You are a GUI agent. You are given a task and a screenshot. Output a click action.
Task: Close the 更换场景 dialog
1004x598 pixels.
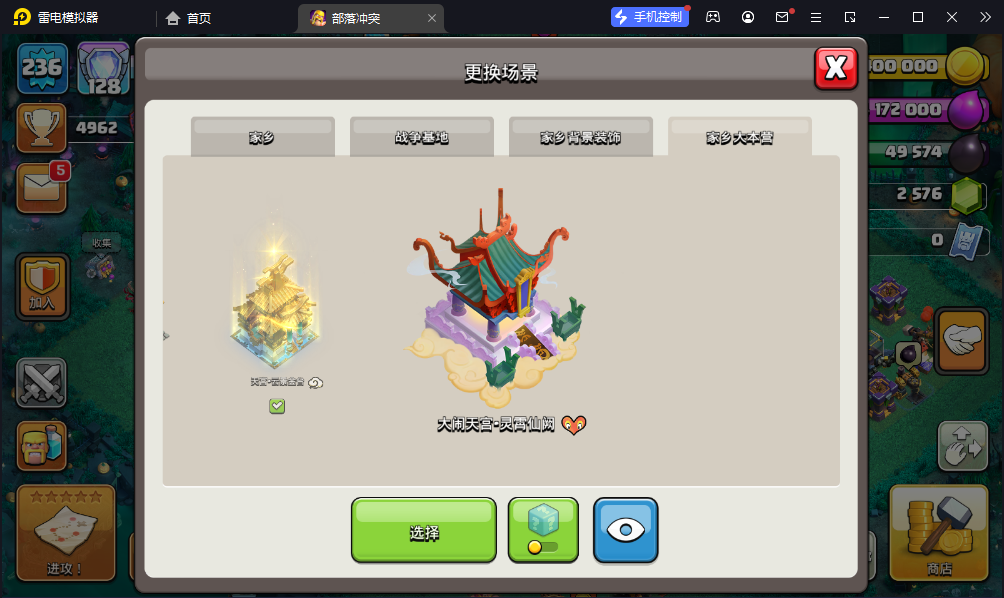tap(836, 68)
